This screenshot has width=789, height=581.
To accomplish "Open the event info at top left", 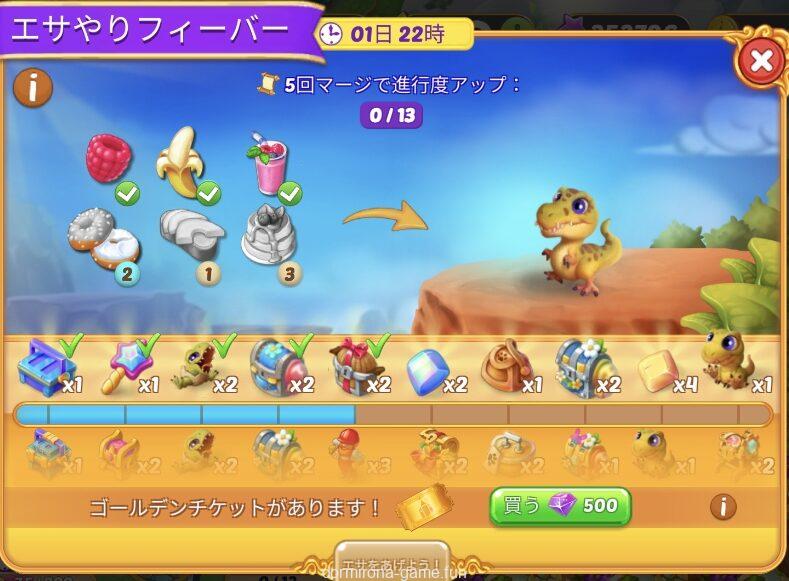I will [x=32, y=88].
